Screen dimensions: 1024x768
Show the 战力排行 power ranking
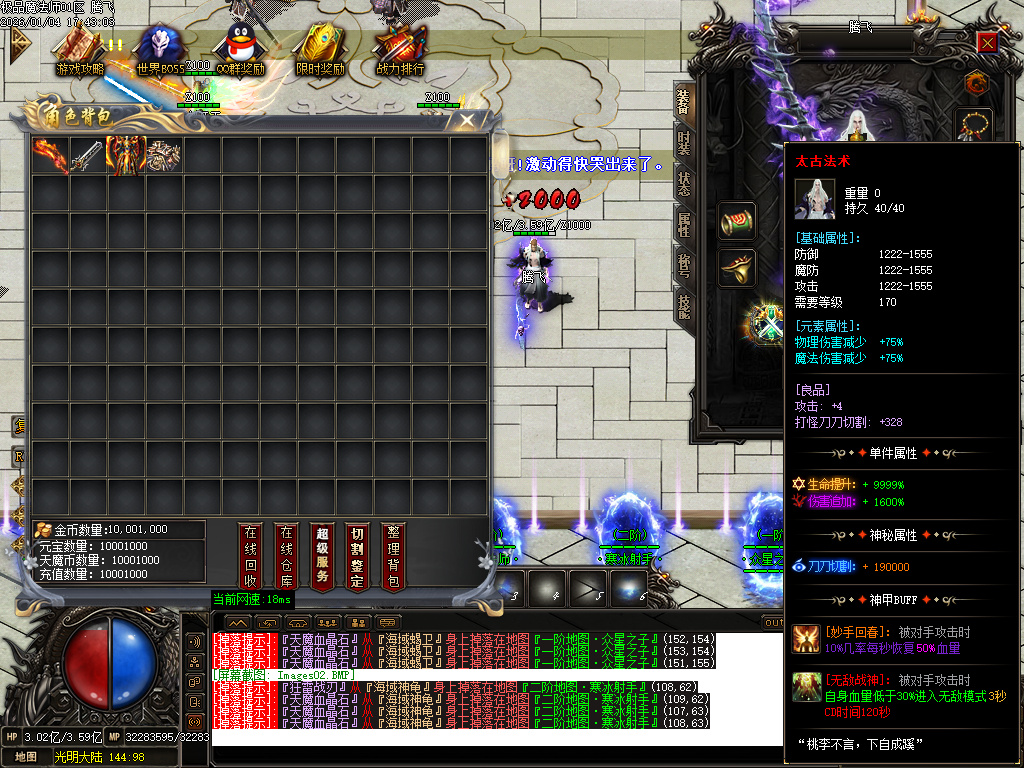click(x=400, y=48)
